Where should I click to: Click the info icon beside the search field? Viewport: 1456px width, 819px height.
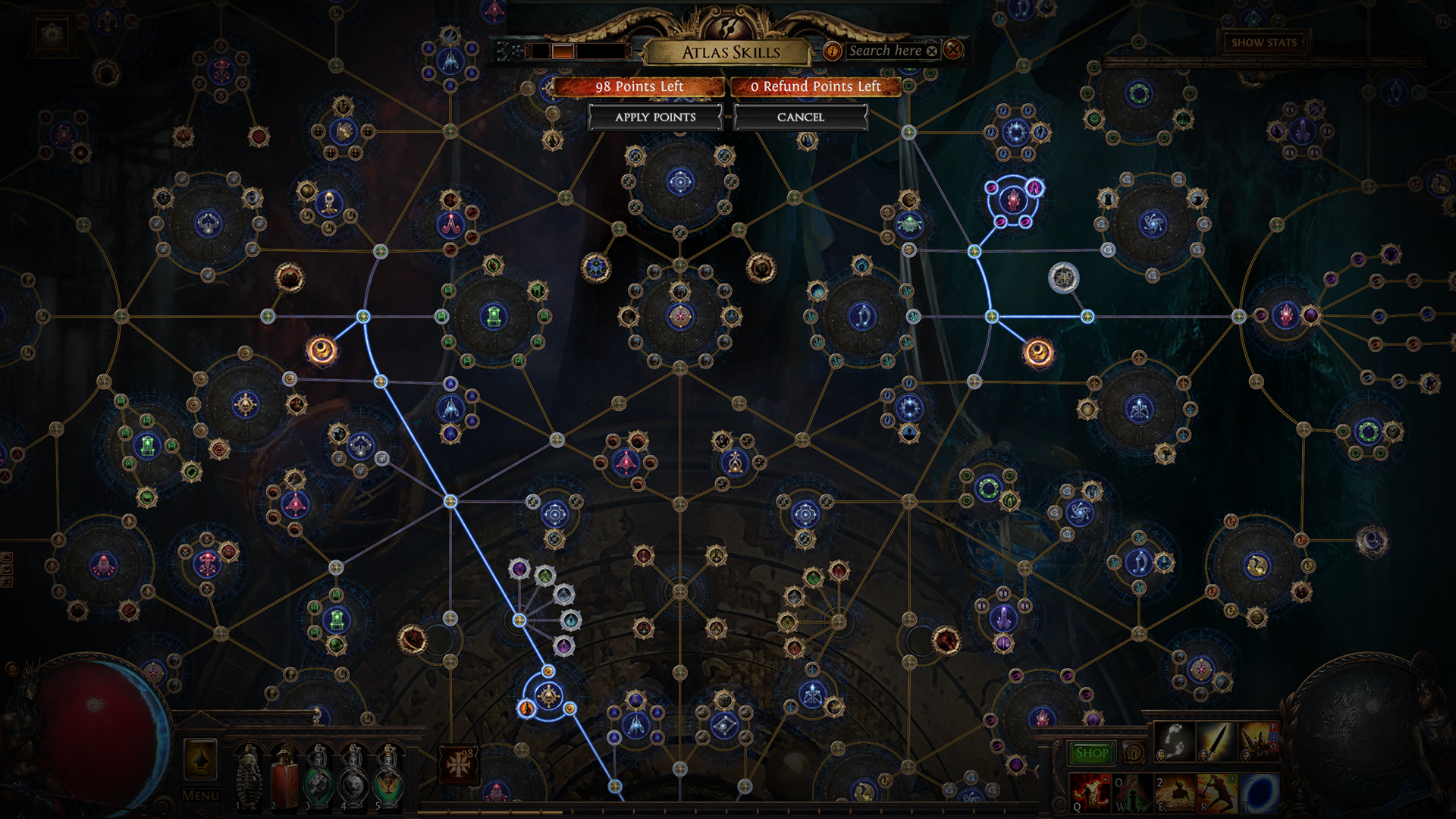coord(833,51)
